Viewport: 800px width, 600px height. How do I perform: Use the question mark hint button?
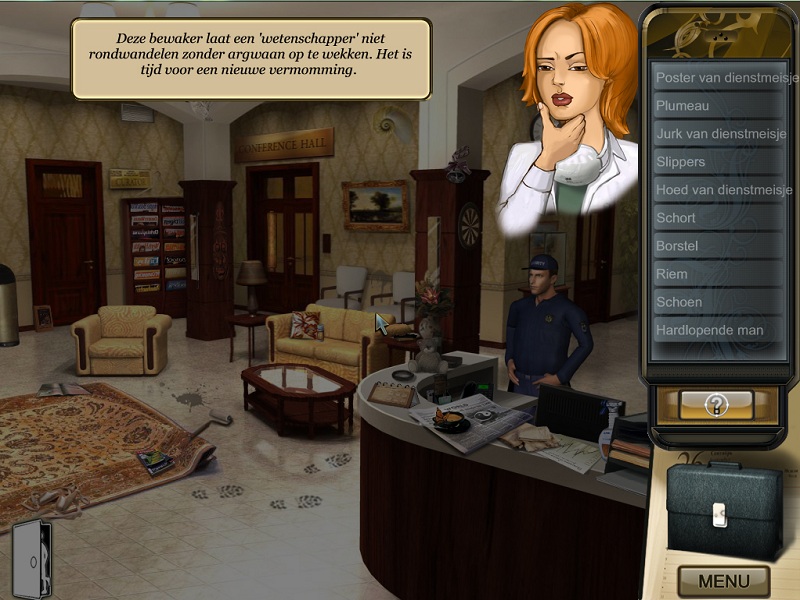point(715,404)
